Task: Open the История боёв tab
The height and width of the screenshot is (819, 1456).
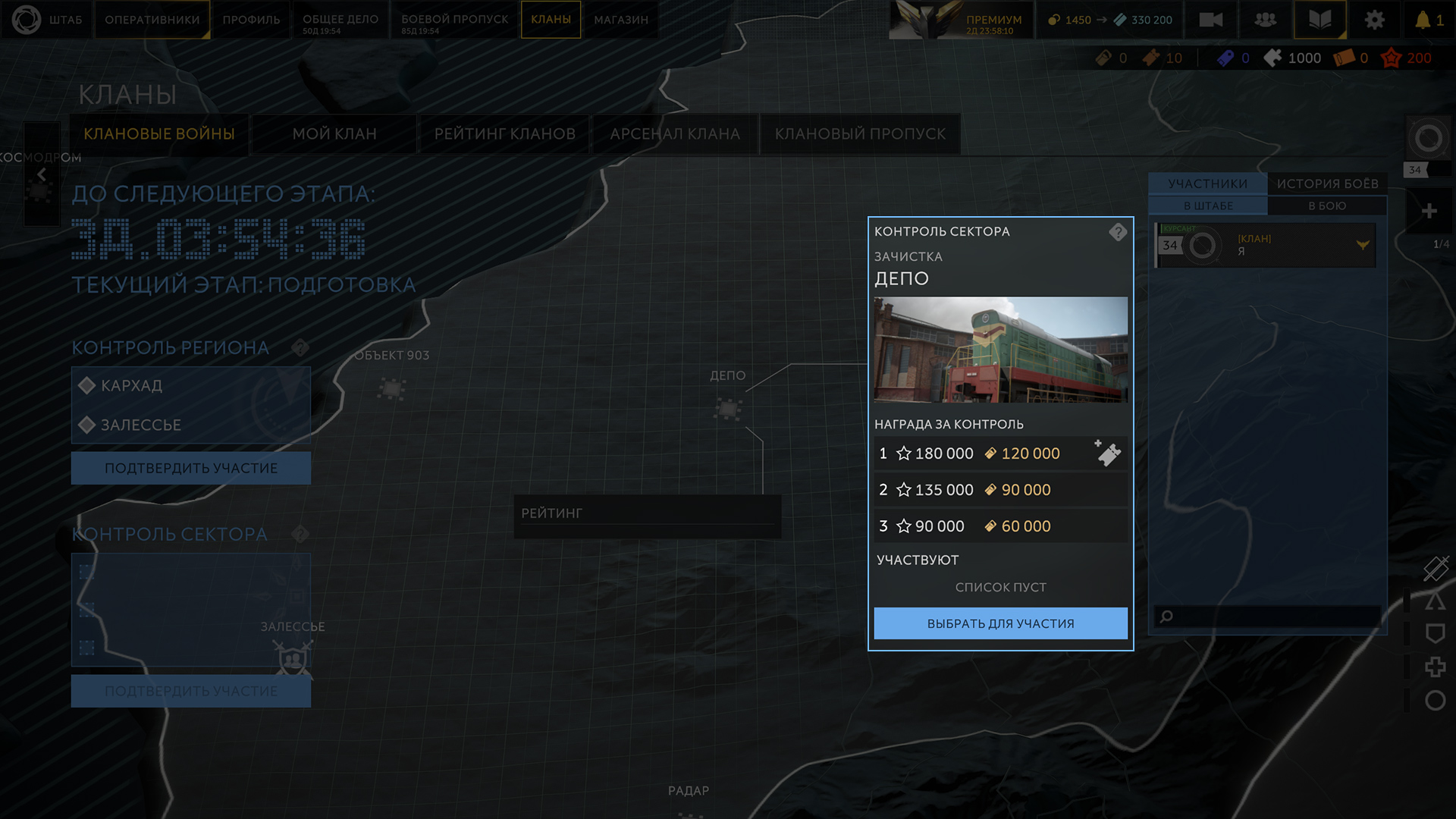Action: (x=1327, y=184)
